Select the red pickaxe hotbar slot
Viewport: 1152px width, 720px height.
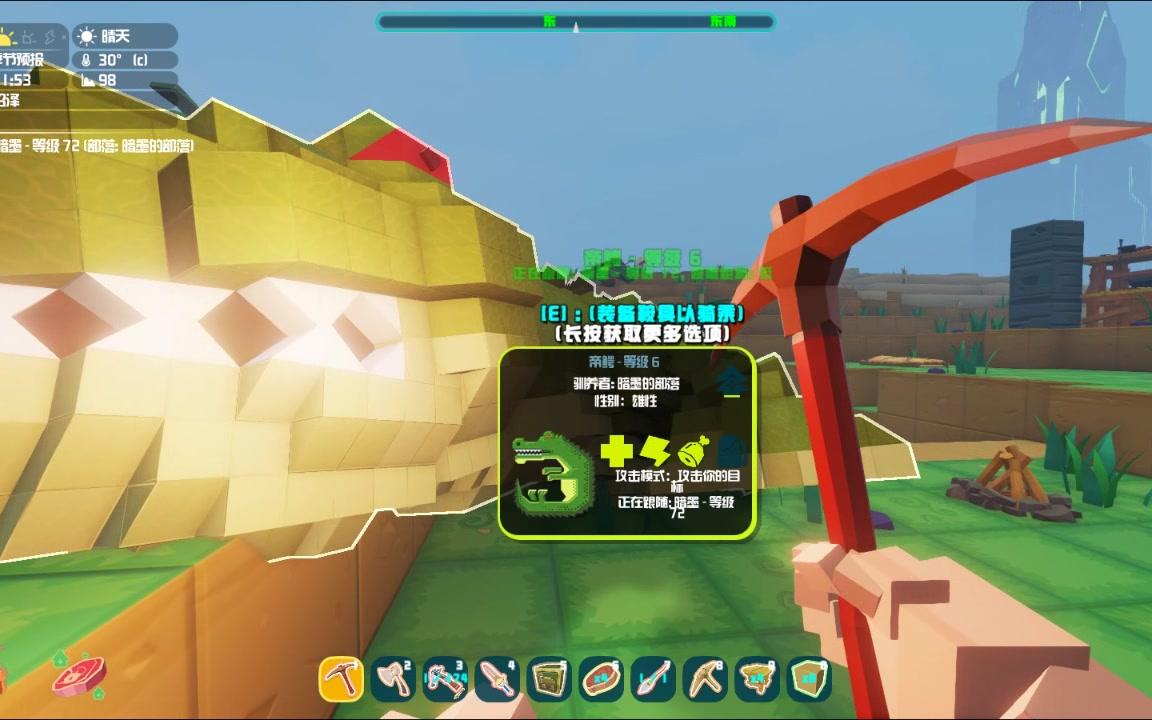pyautogui.click(x=341, y=678)
